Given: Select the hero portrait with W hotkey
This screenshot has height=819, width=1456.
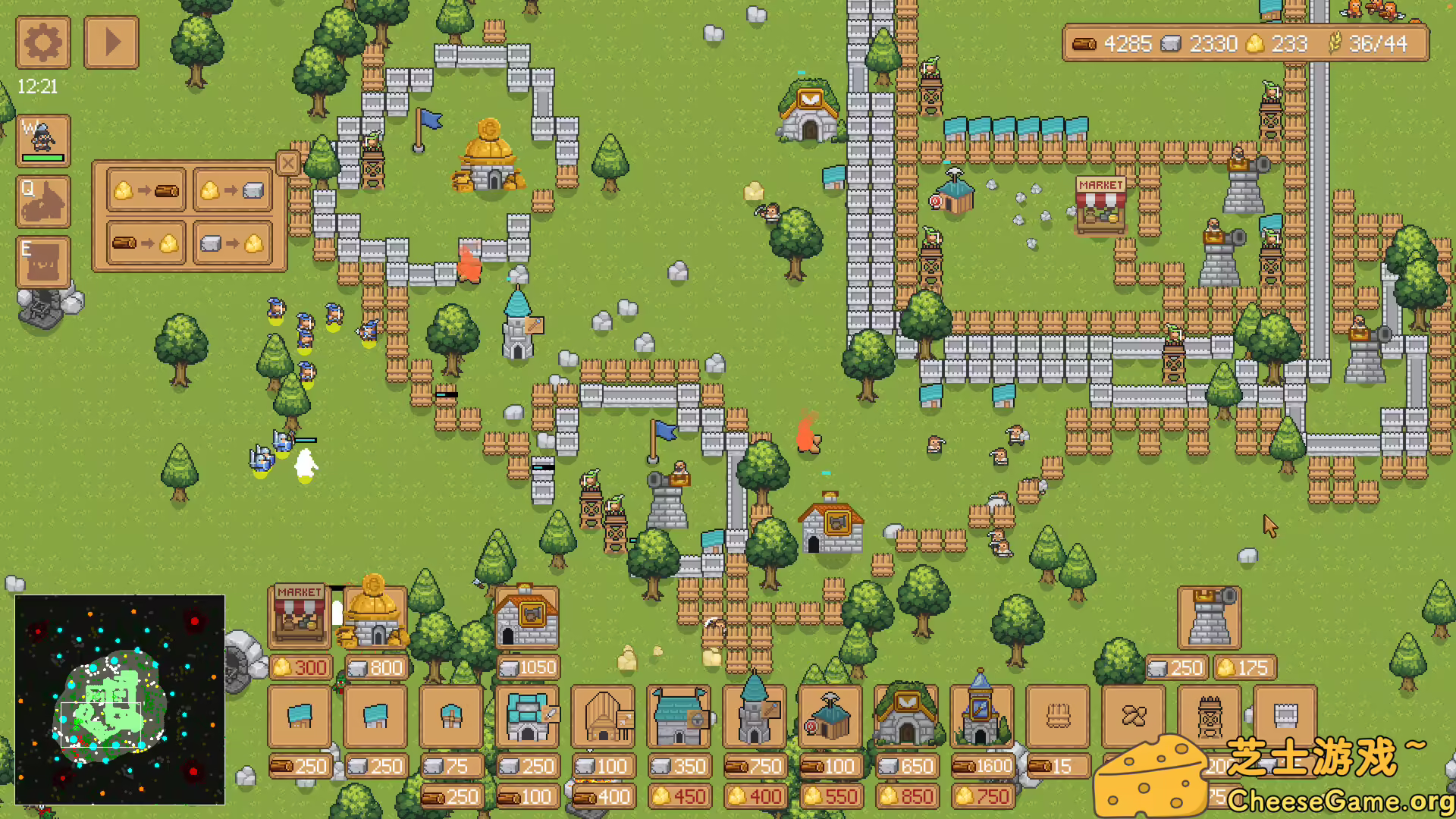Looking at the screenshot, I should (43, 139).
